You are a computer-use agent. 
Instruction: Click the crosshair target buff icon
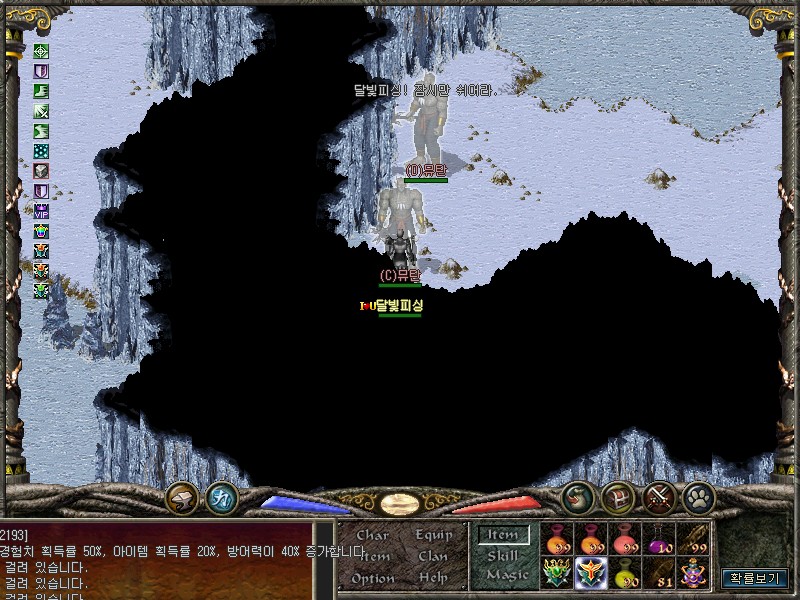click(x=41, y=51)
